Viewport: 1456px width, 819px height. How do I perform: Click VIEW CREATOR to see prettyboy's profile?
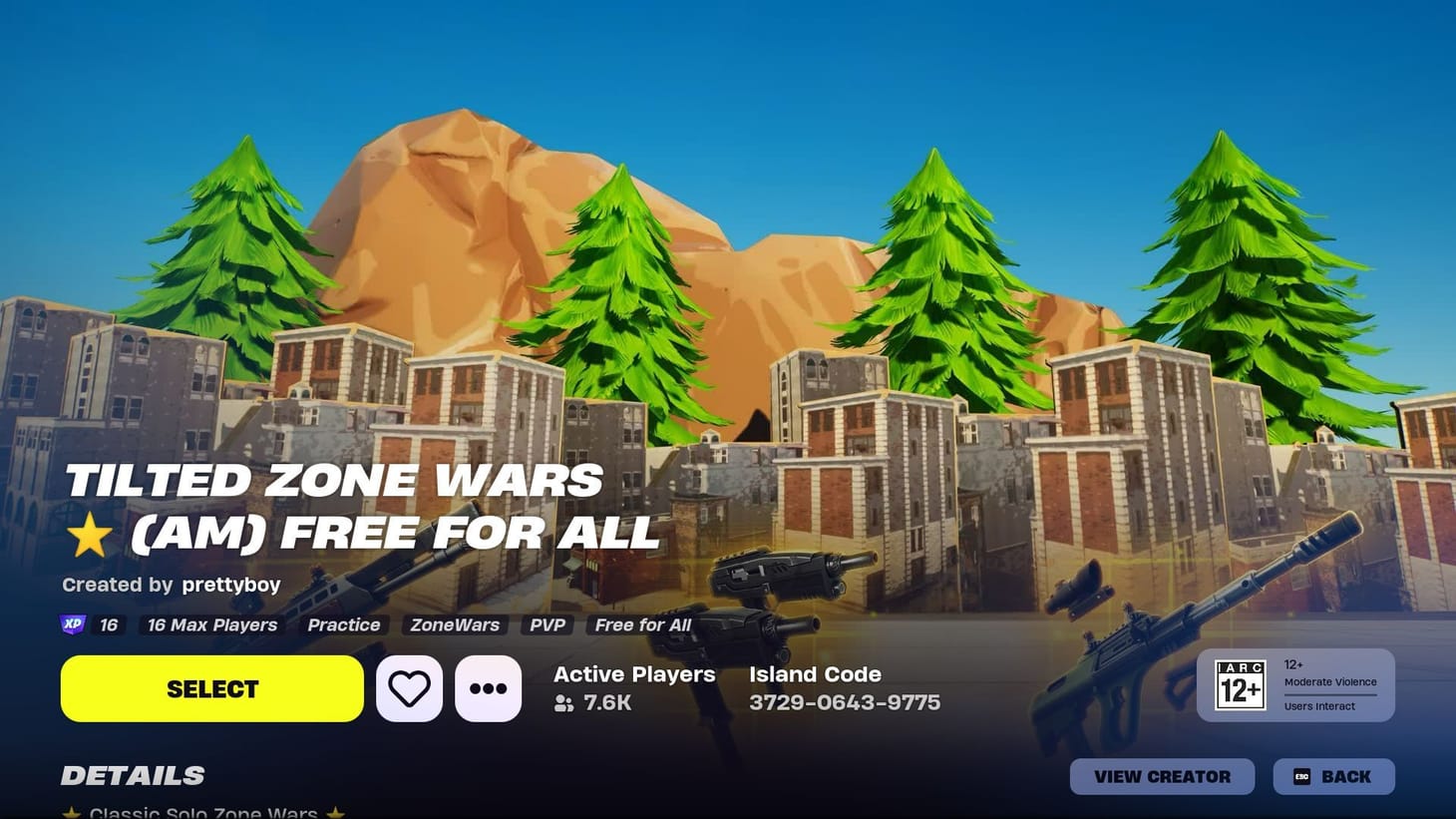click(x=1162, y=776)
